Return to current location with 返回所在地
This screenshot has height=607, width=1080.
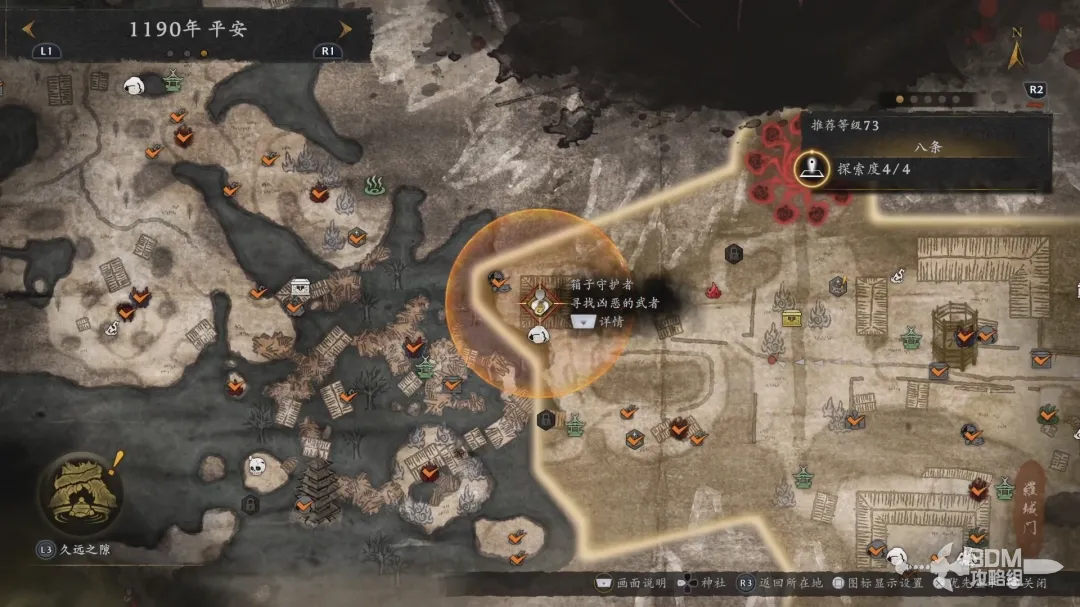[x=790, y=584]
